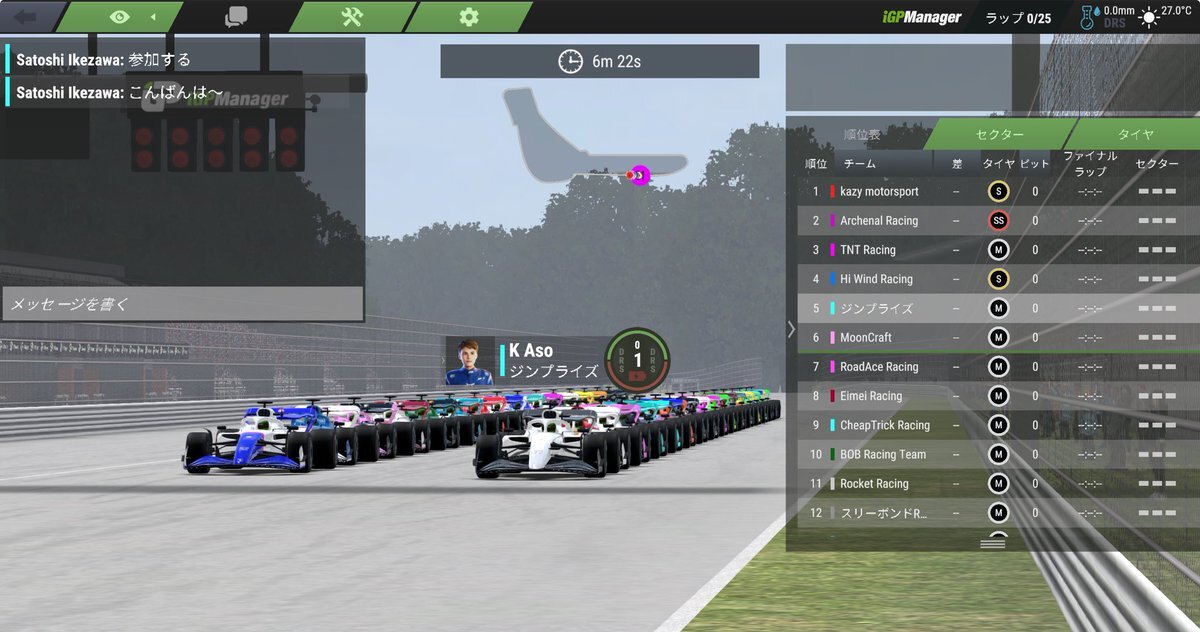Collapse the standings panel with side arrow
The image size is (1200, 632).
coord(791,329)
